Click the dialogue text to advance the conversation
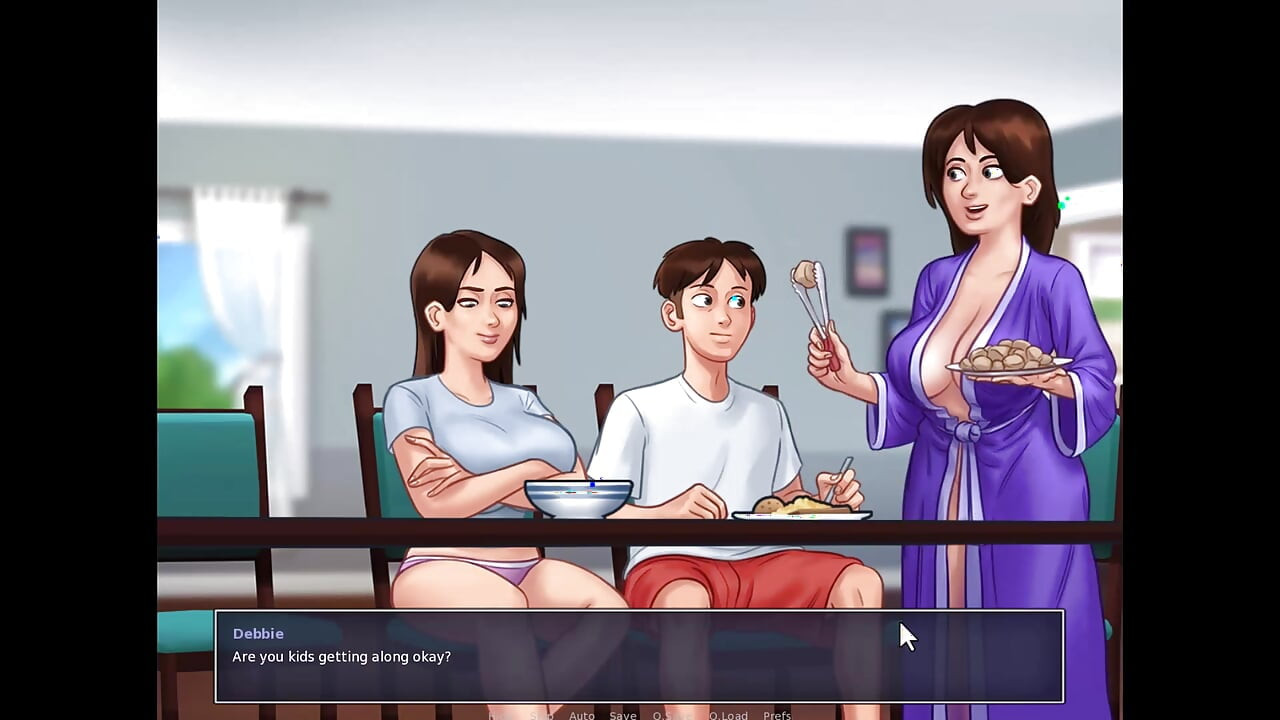This screenshot has width=1280, height=720. tap(341, 657)
